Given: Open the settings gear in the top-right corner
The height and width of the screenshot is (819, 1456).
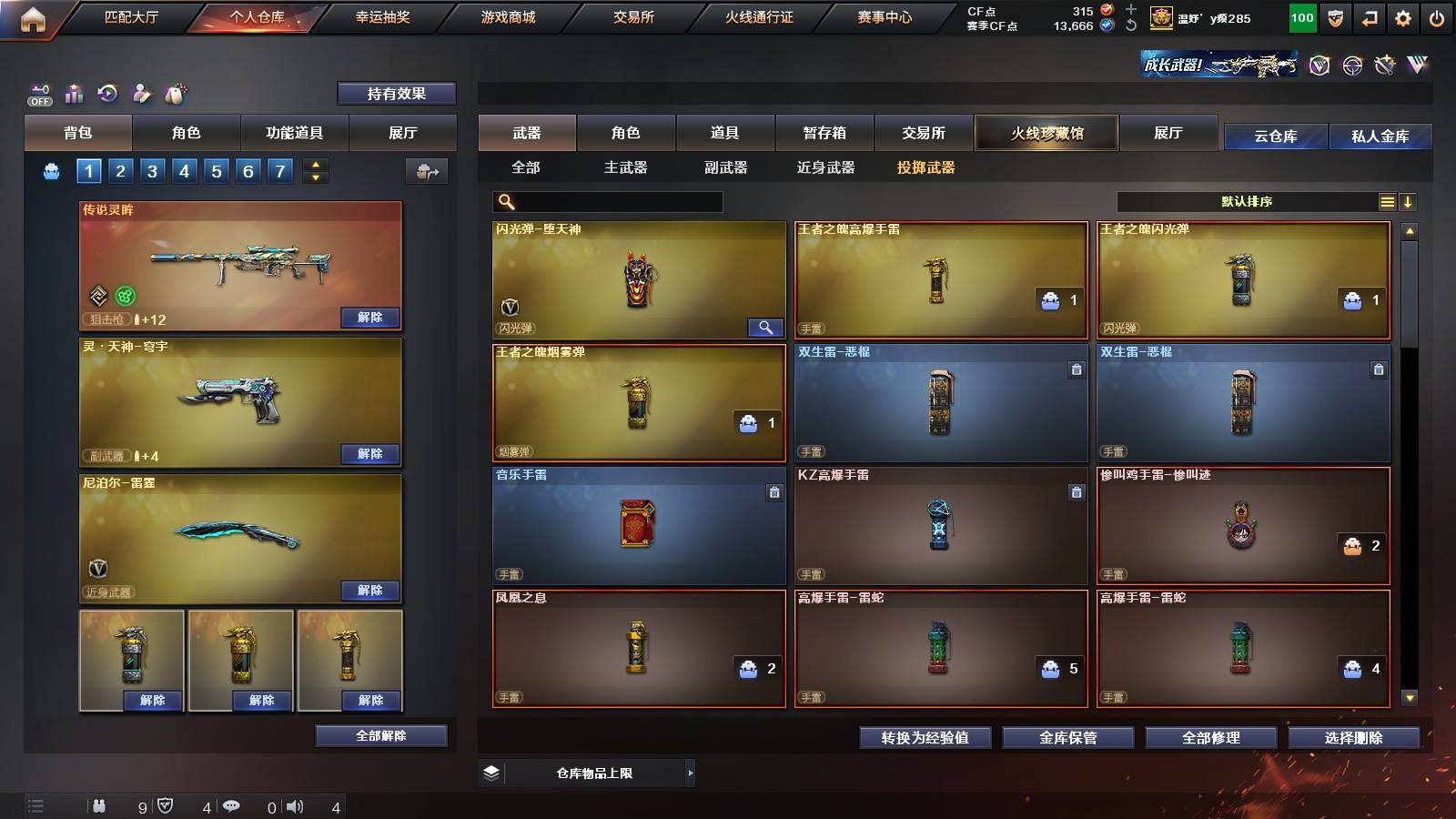Looking at the screenshot, I should (1402, 16).
